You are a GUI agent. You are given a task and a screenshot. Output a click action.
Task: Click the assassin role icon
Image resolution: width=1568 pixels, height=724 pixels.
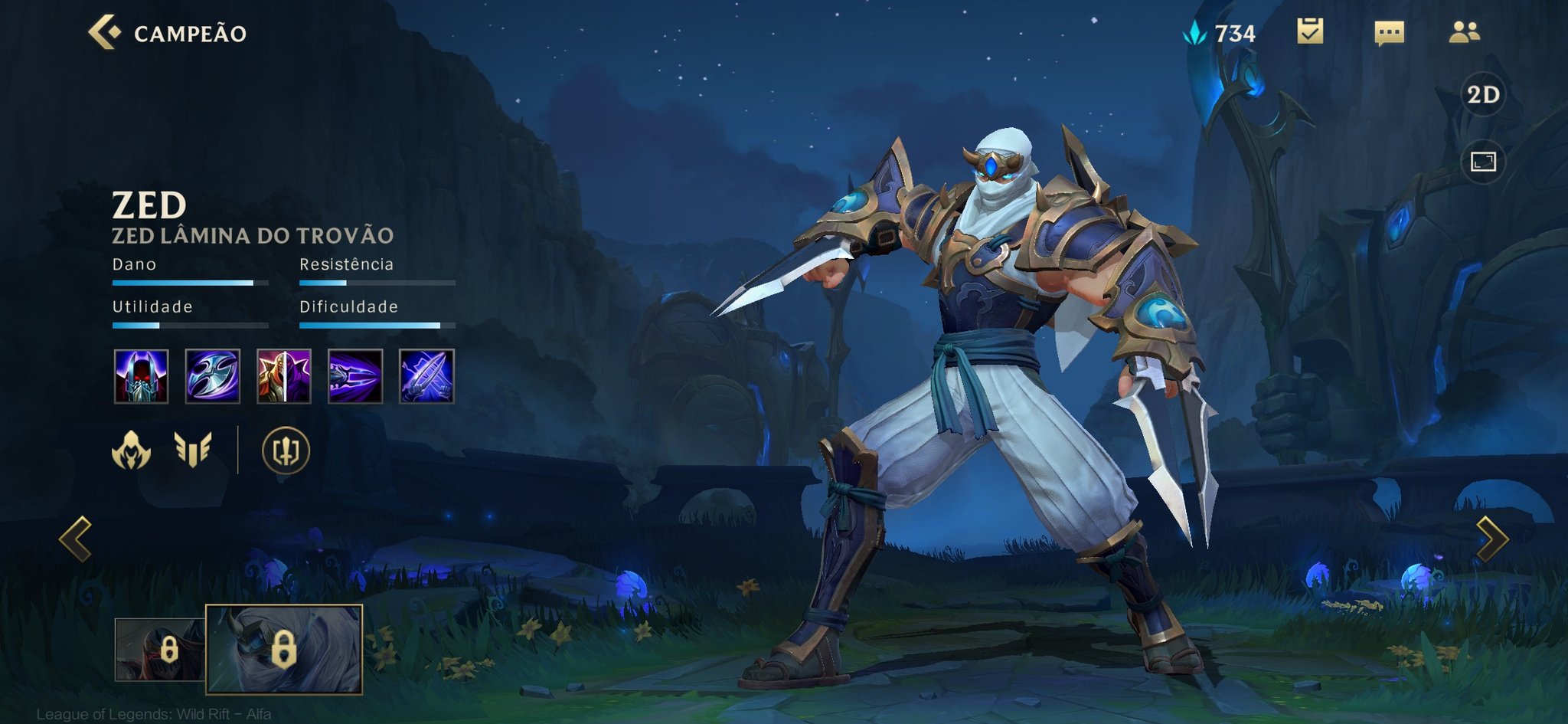[x=132, y=450]
